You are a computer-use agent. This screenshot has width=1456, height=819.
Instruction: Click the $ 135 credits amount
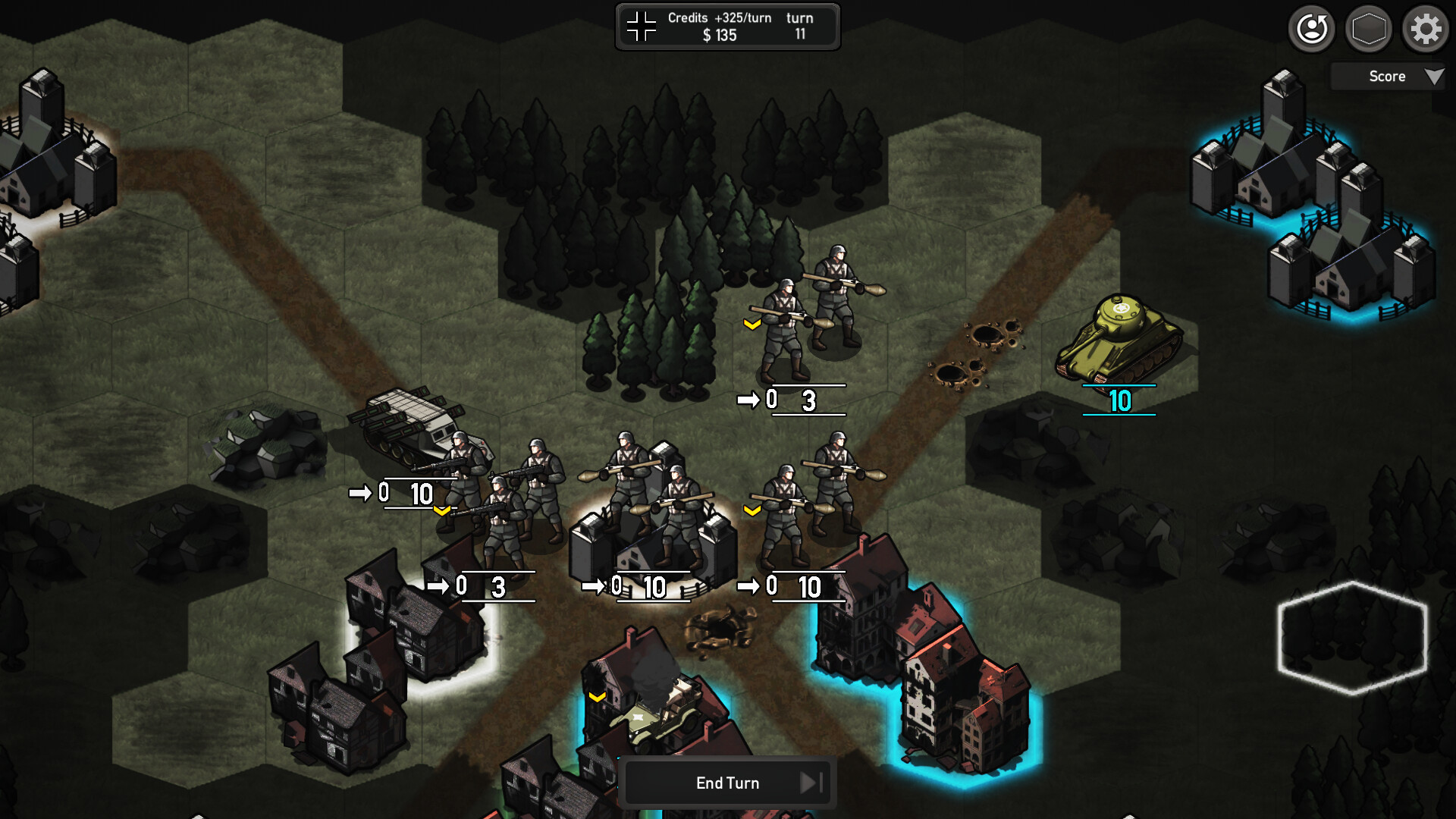(719, 35)
